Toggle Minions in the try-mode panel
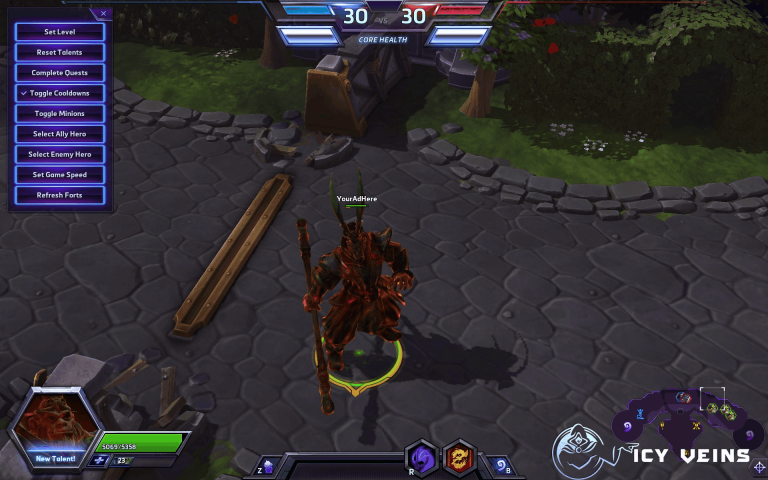768x480 pixels. click(x=60, y=114)
